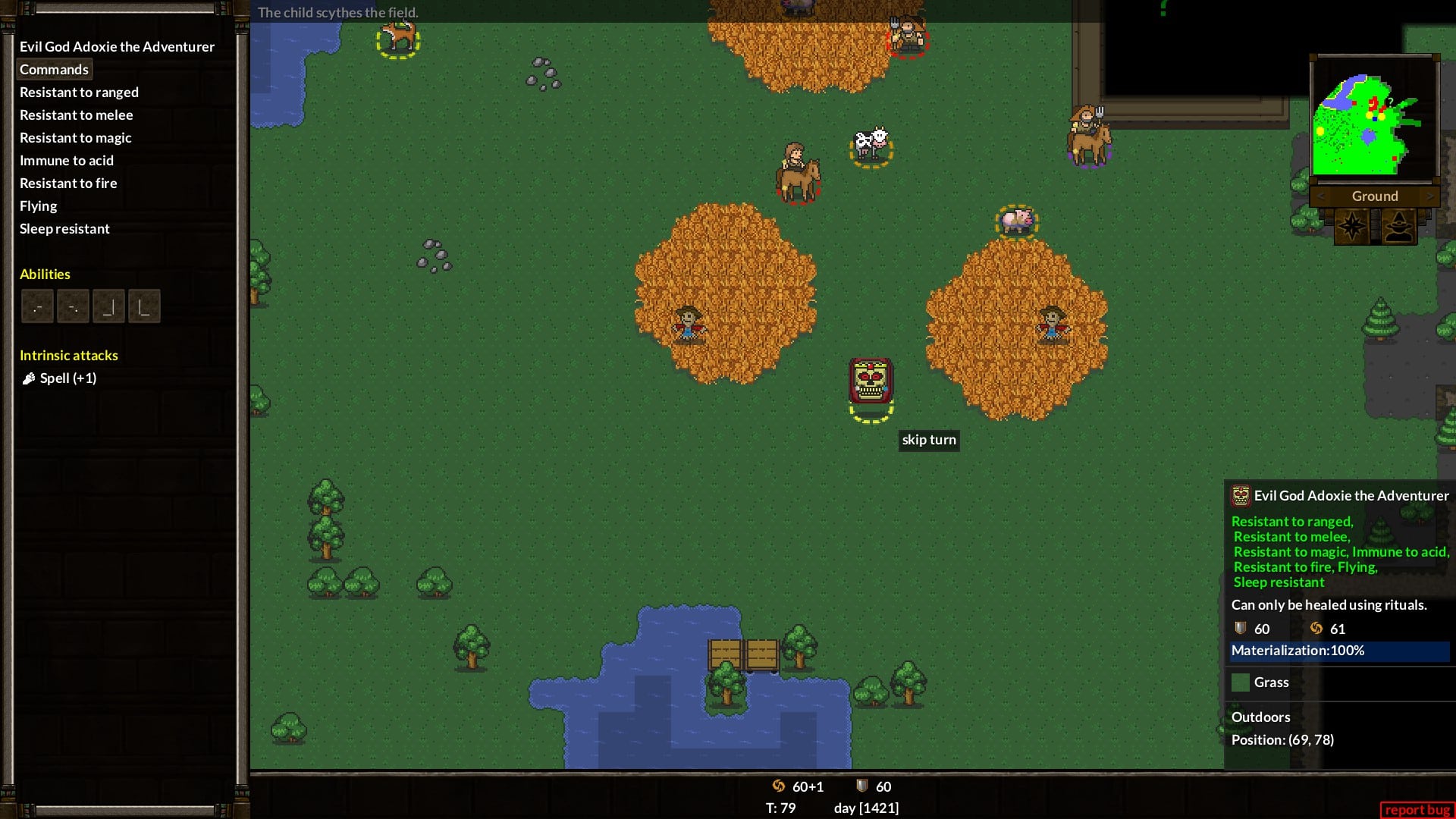The height and width of the screenshot is (819, 1456).
Task: Switch to the next map level arrow
Action: [x=1429, y=196]
